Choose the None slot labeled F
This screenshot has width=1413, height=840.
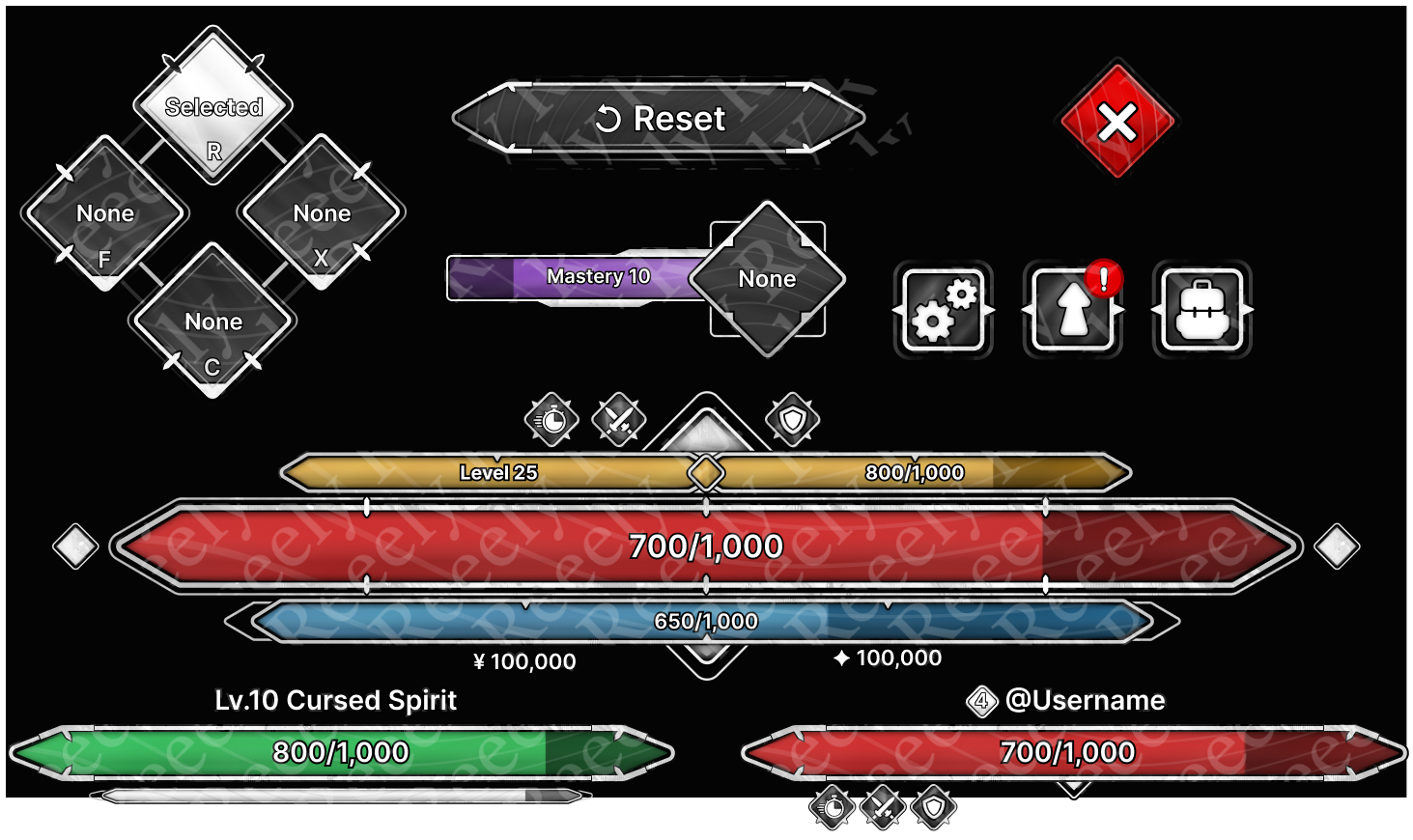tap(105, 214)
